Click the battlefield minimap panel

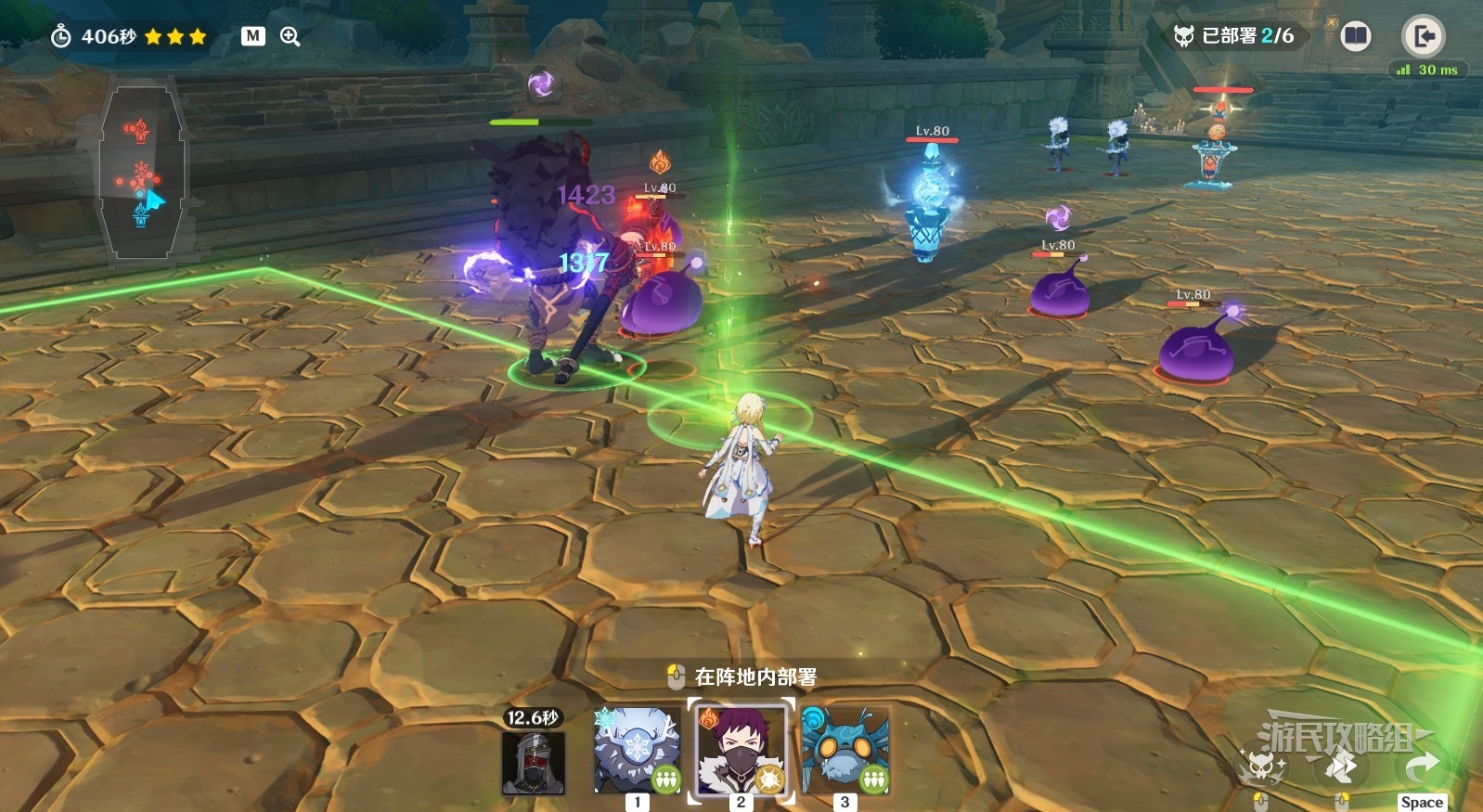(142, 172)
